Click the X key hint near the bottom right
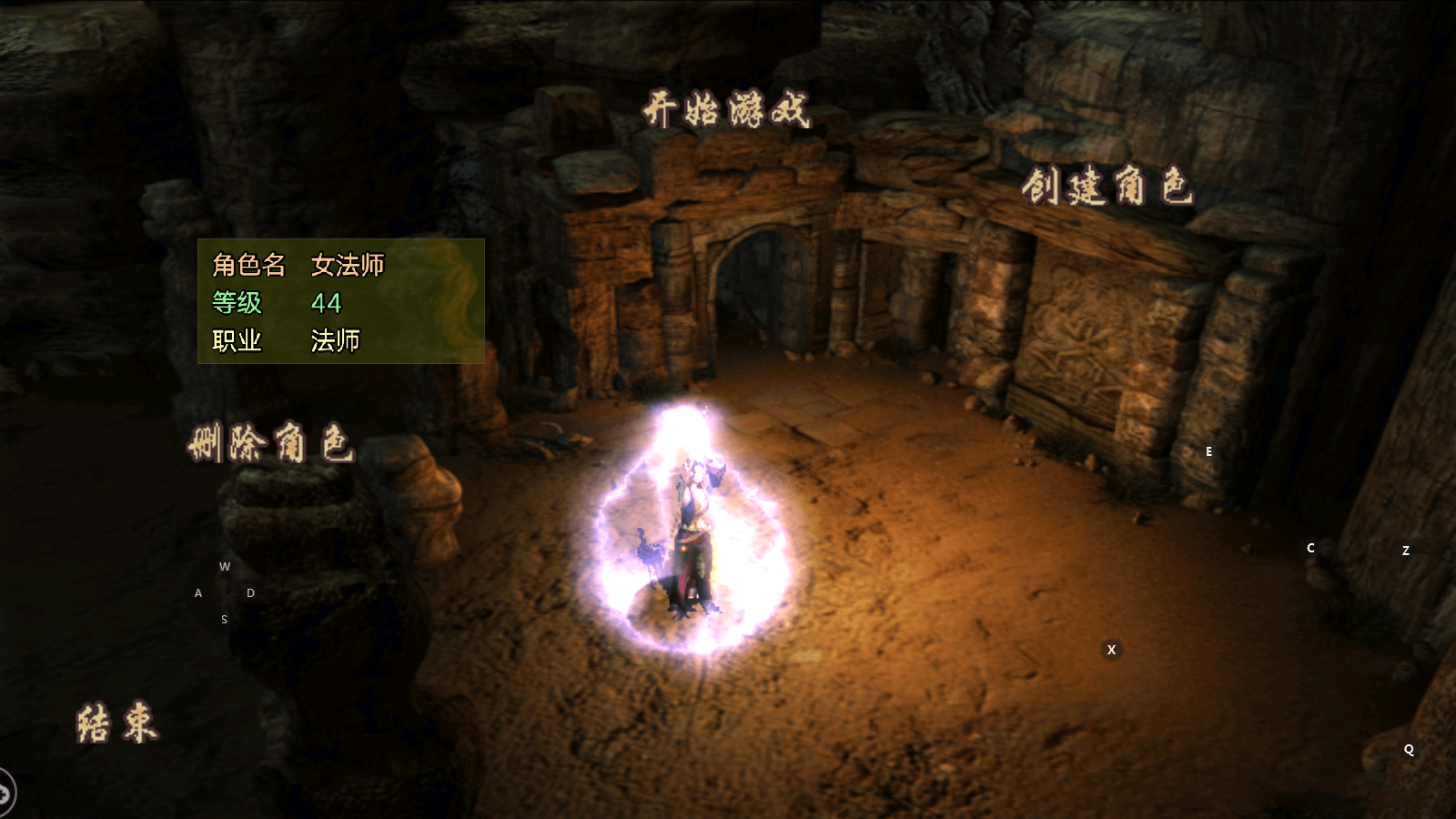This screenshot has width=1456, height=819. click(x=1111, y=650)
